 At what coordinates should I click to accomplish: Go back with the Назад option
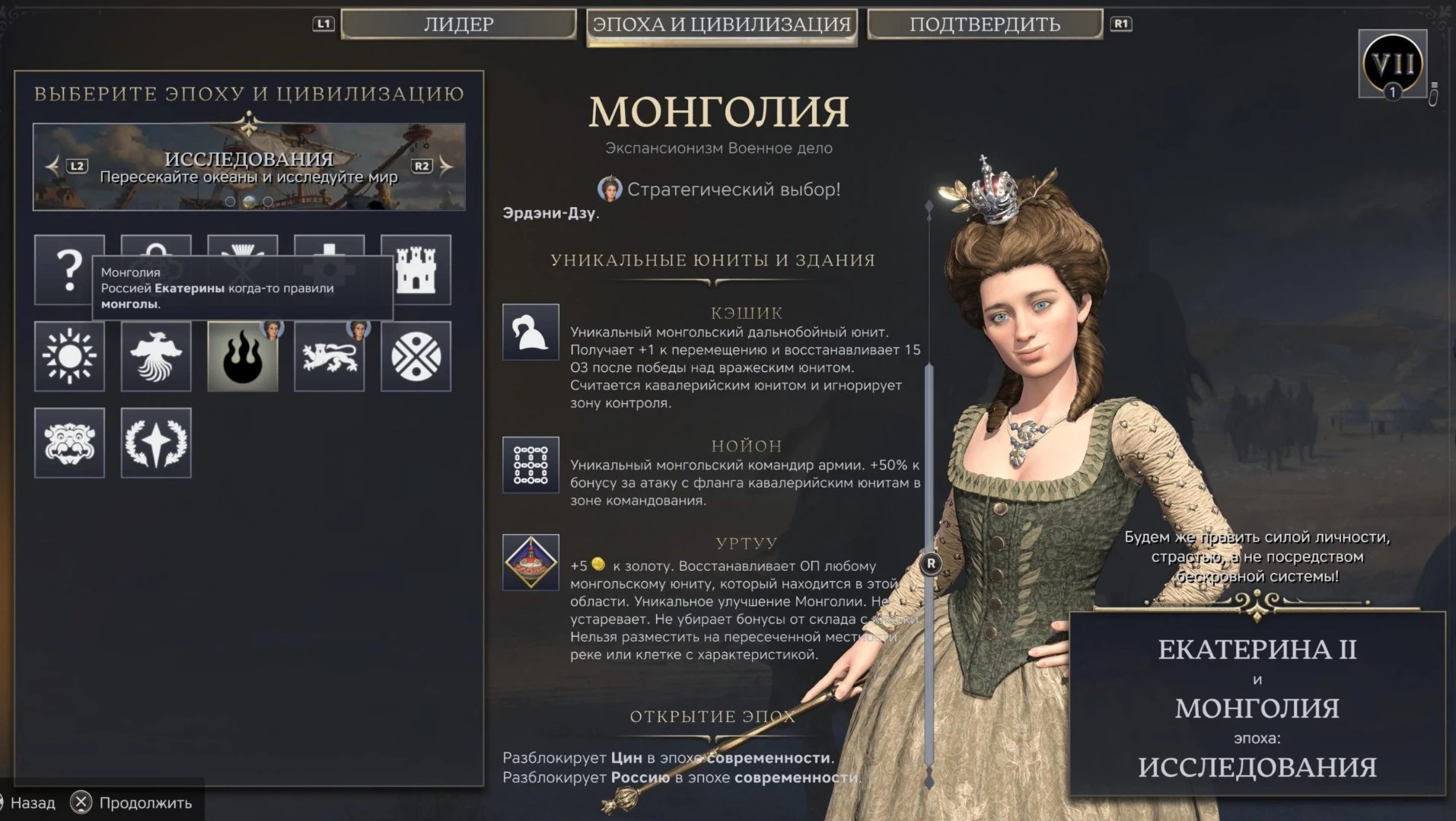(x=30, y=803)
